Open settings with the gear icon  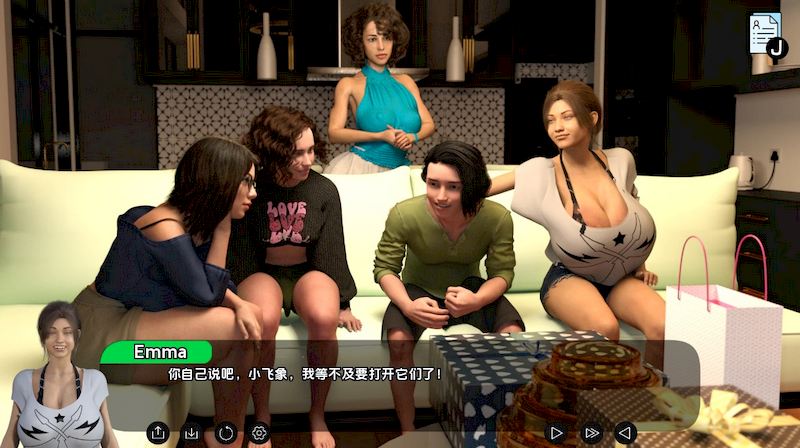[260, 433]
